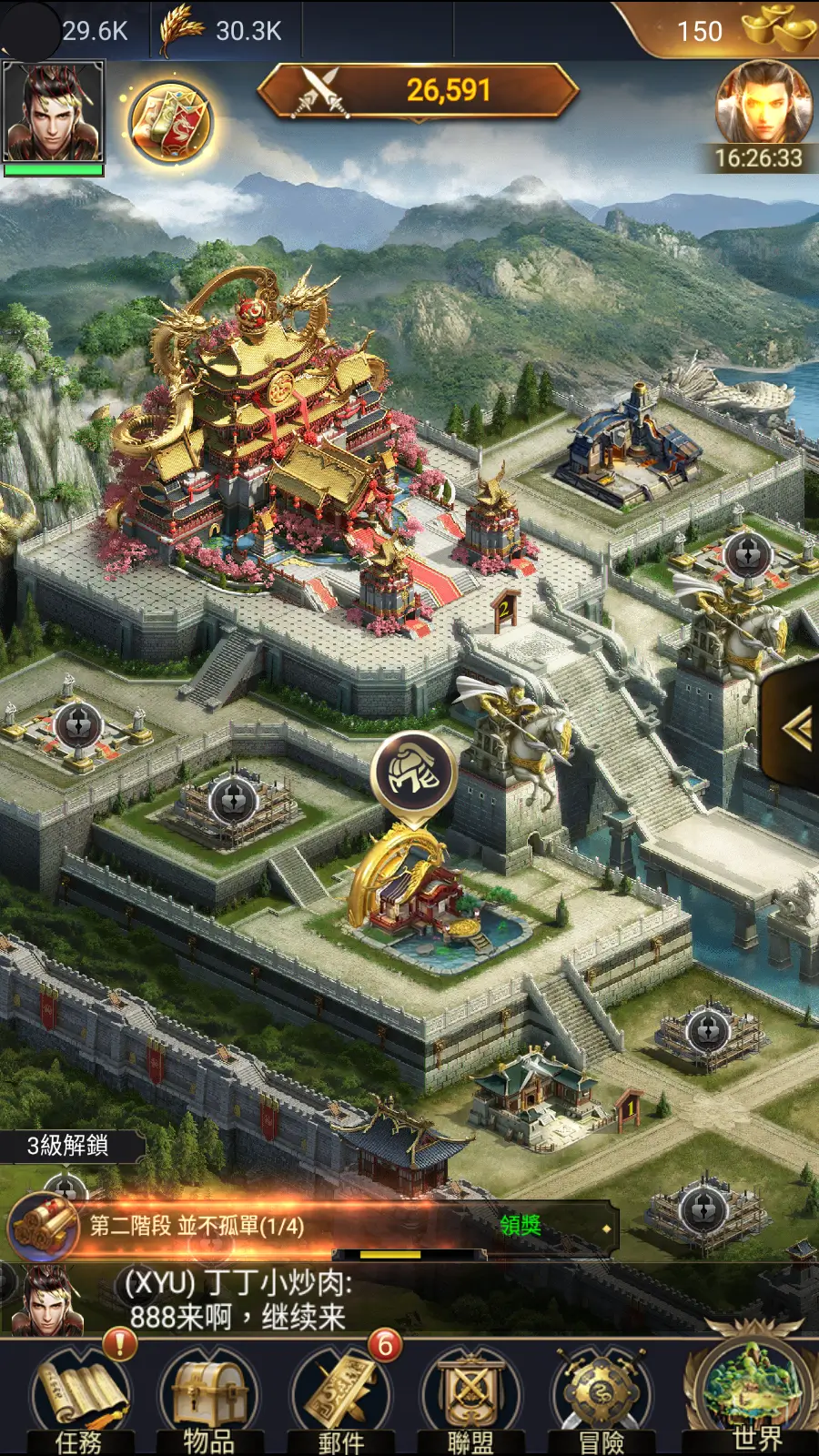Select the 3級解鎖 locked label
819x1456 pixels.
[x=69, y=1146]
